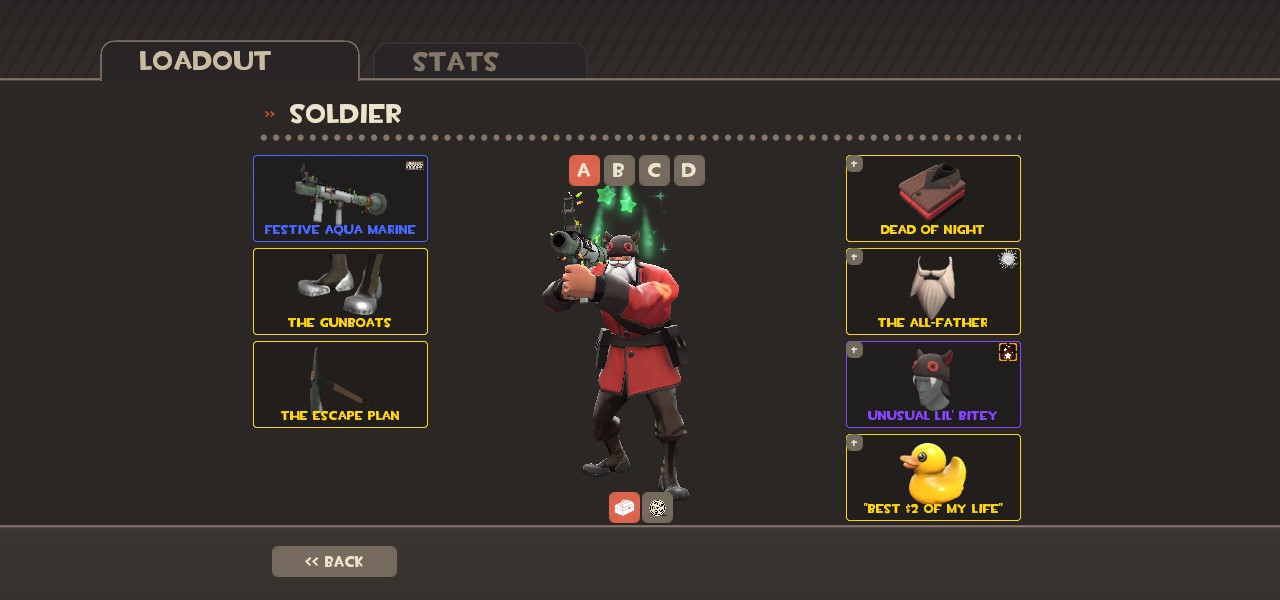The height and width of the screenshot is (600, 1280).
Task: Open the rubber duck action slot
Action: tap(933, 477)
